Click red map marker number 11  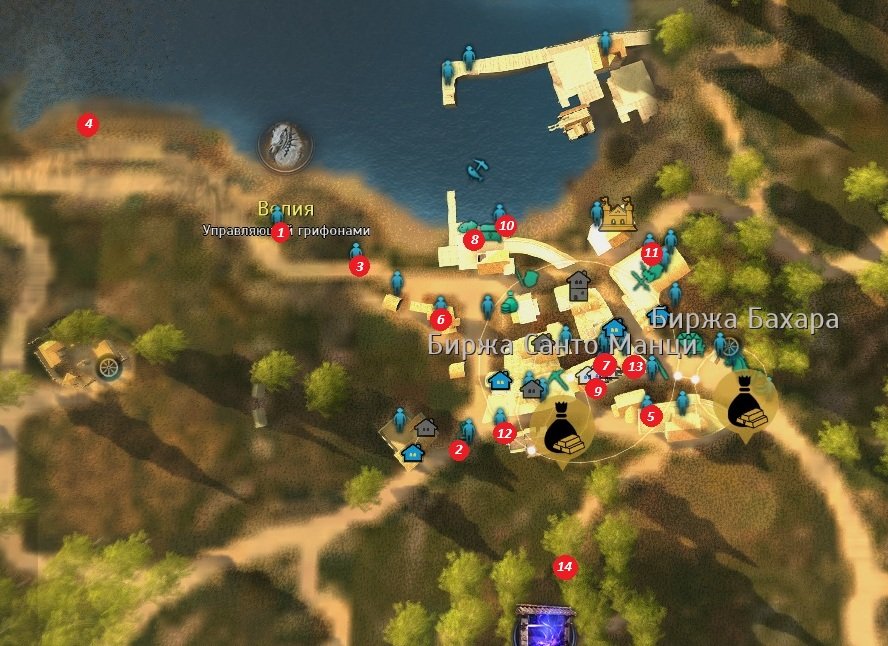tap(651, 252)
